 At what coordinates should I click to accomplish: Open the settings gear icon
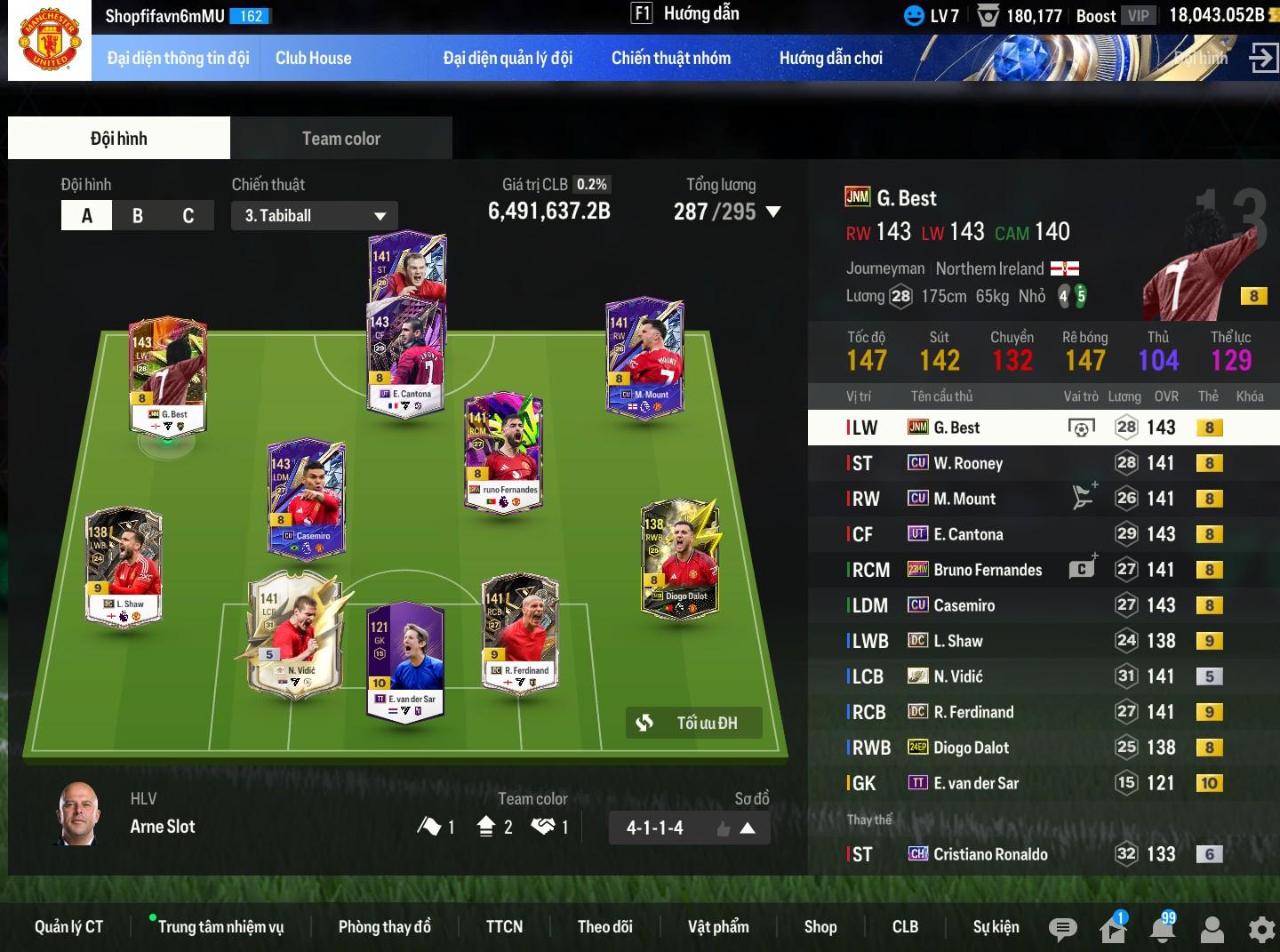[1261, 929]
